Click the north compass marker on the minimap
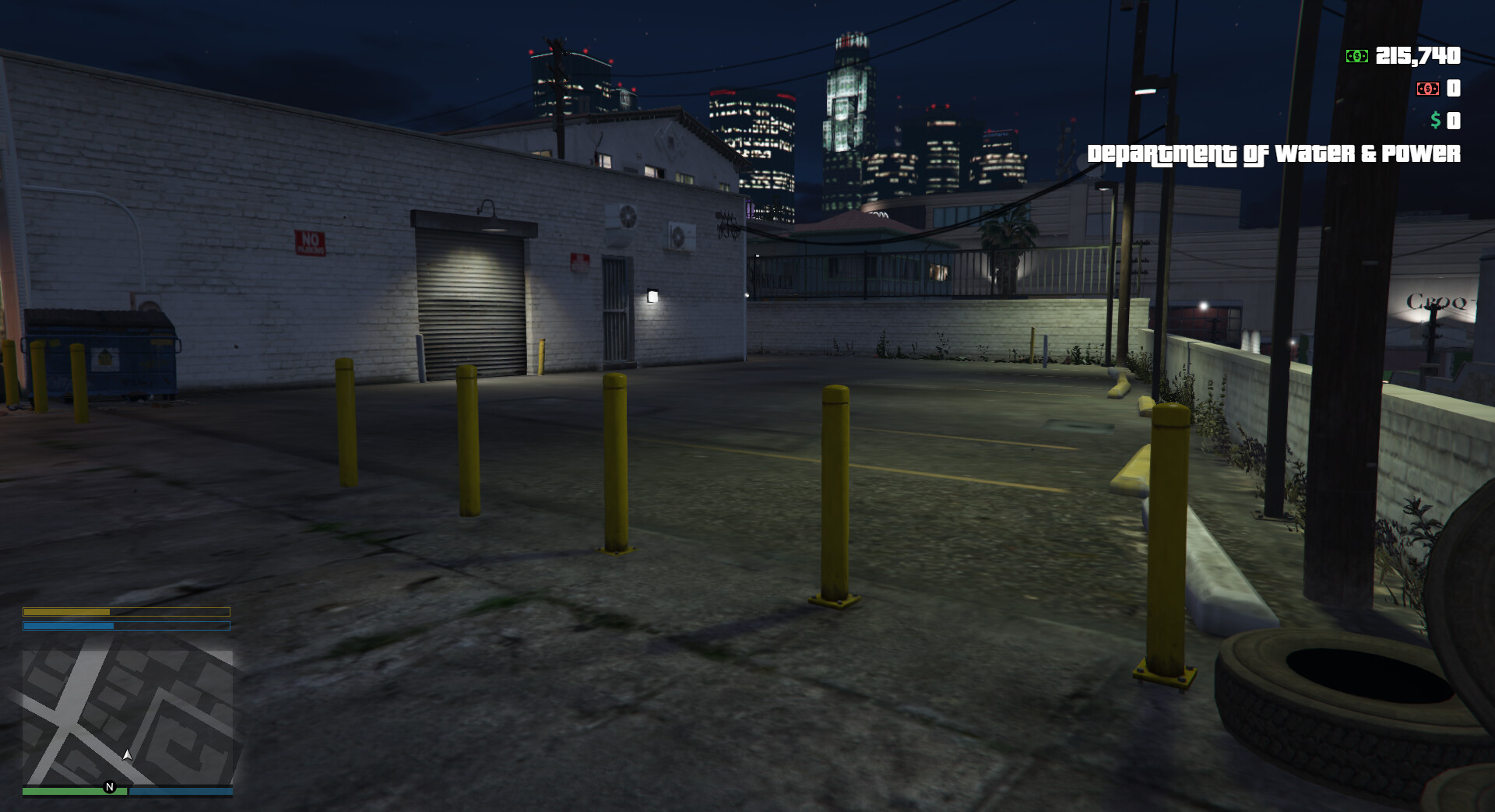Image resolution: width=1495 pixels, height=812 pixels. [109, 786]
